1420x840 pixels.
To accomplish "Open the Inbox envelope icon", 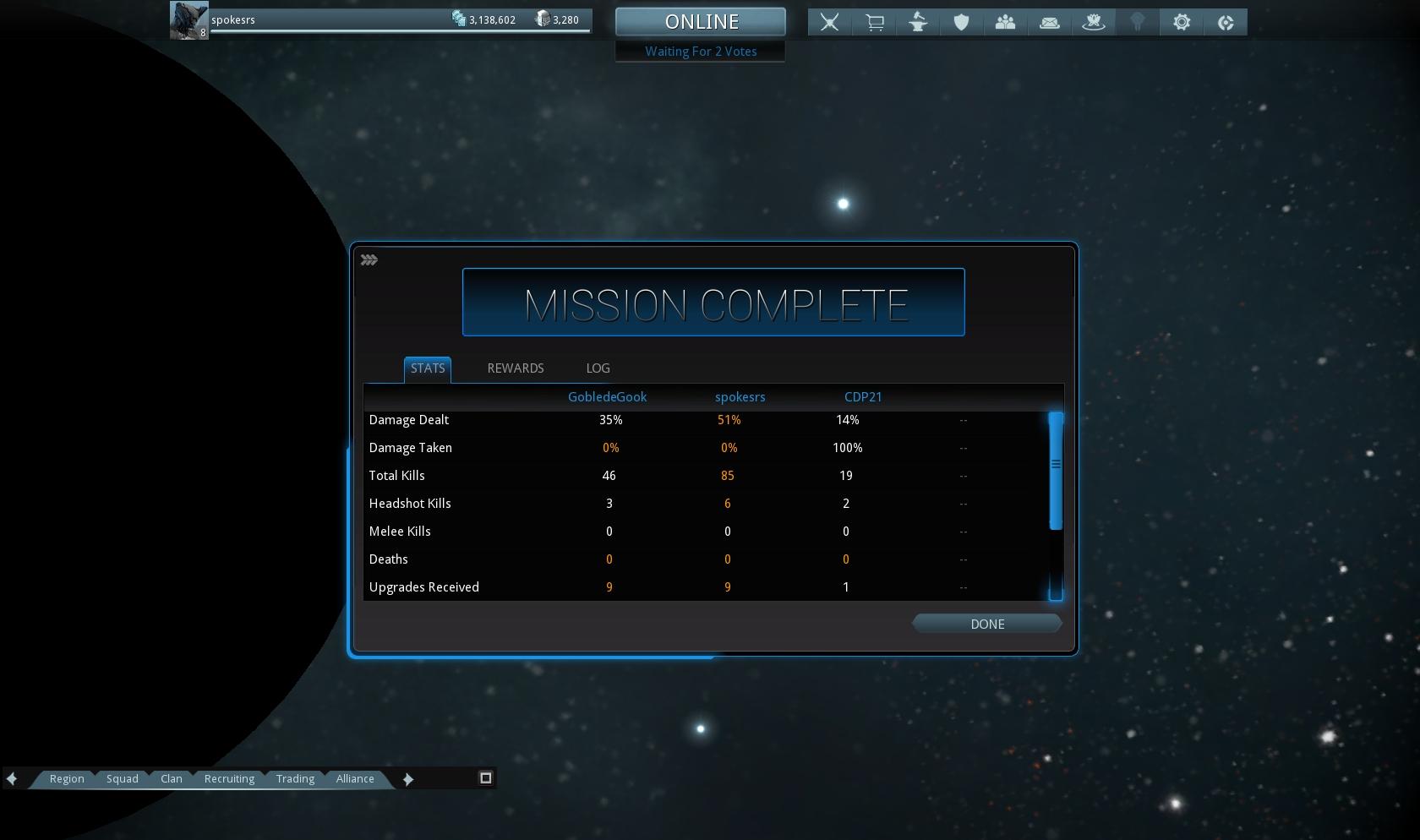I will point(1050,23).
